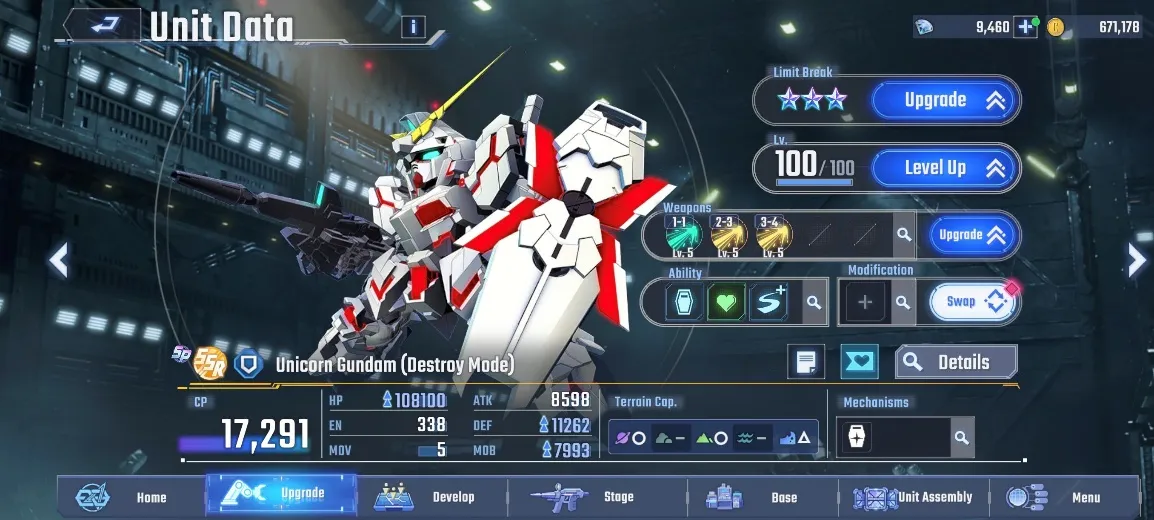
Task: Open the empty Modification plus slot
Action: [866, 301]
